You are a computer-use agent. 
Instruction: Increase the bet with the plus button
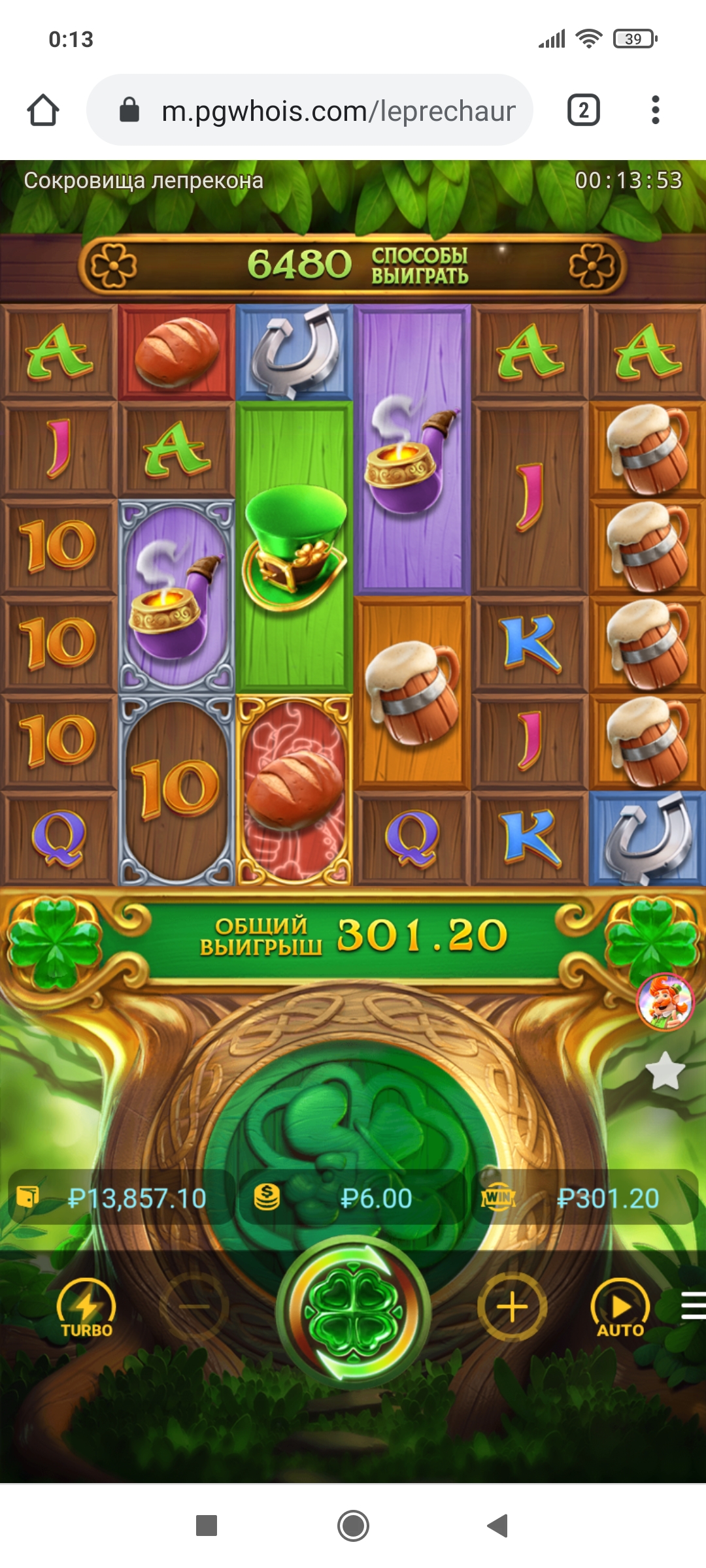(512, 1307)
